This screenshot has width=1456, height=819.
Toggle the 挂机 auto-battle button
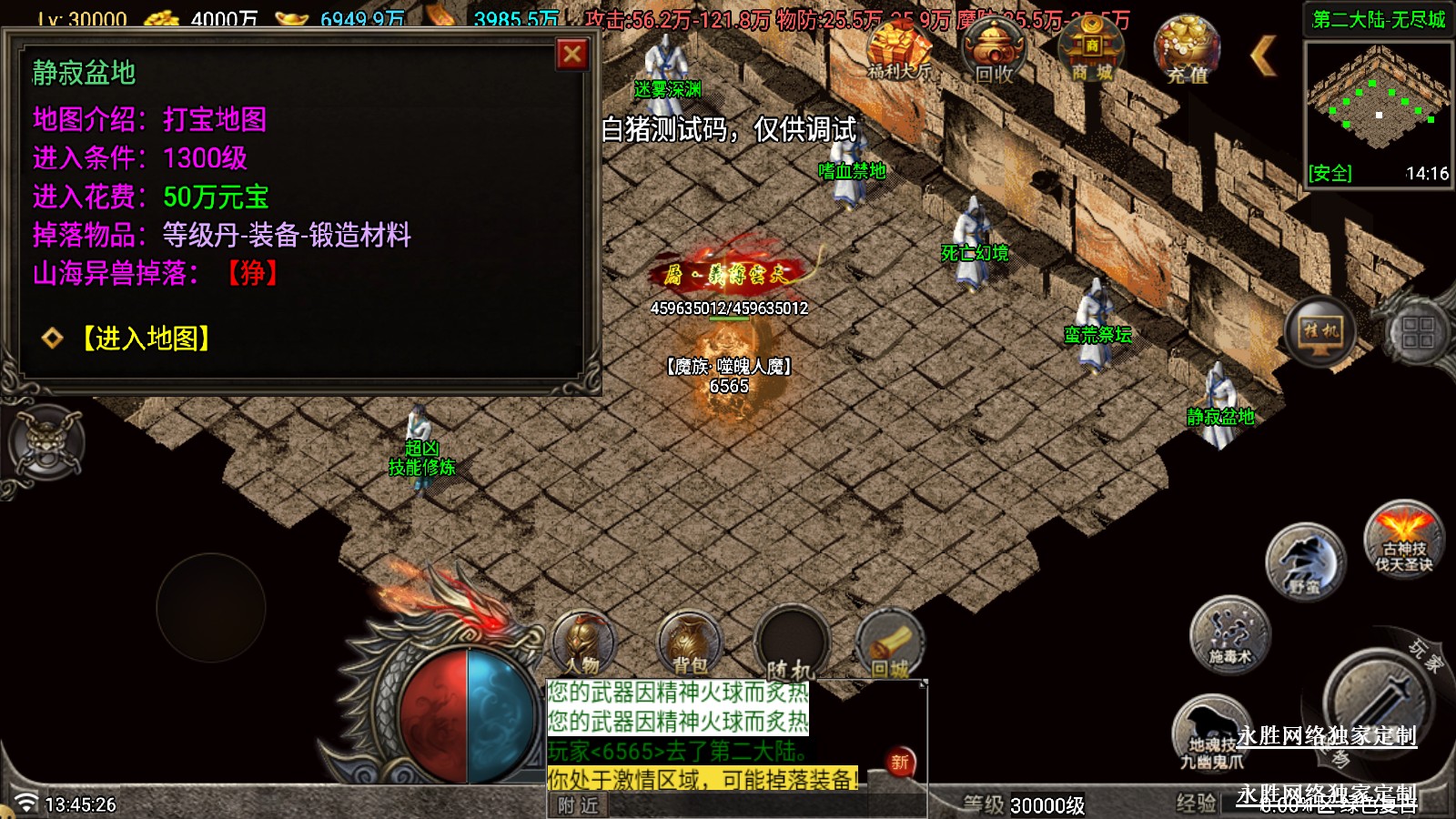click(x=1320, y=331)
